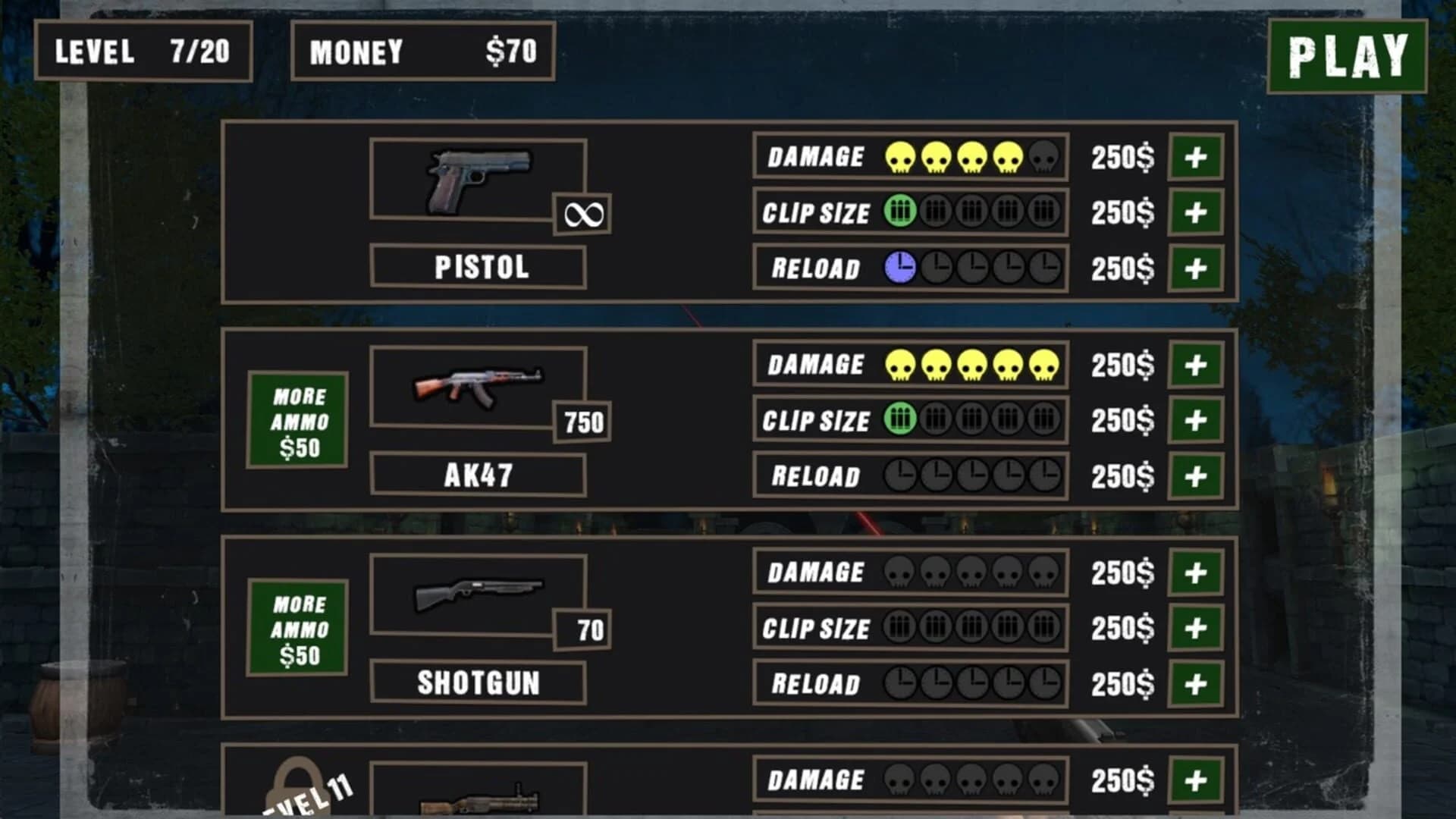Upgrade the locked weapon's damage stat
The width and height of the screenshot is (1456, 819).
click(x=1197, y=779)
